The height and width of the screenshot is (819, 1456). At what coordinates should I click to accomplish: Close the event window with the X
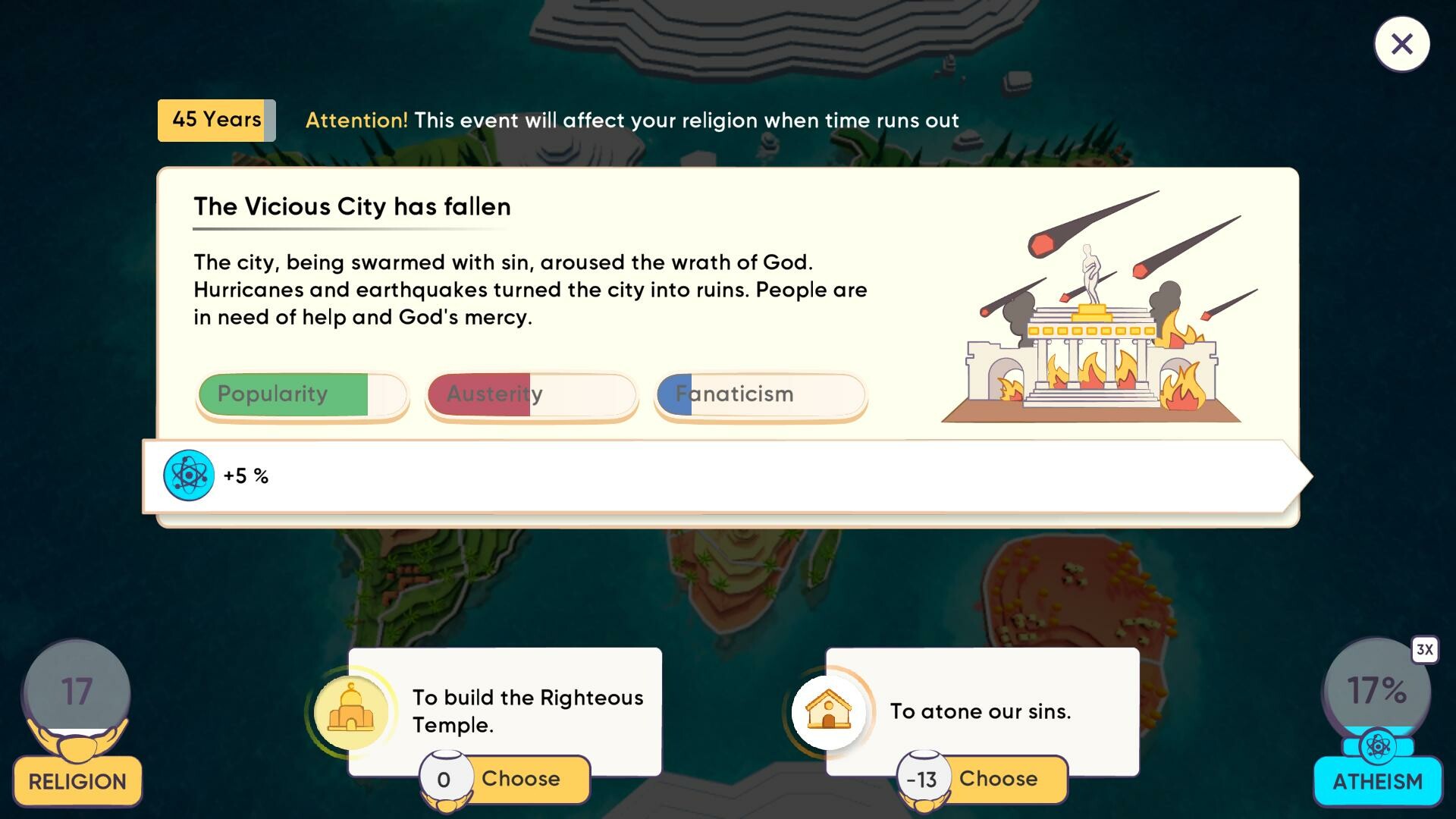[x=1401, y=44]
